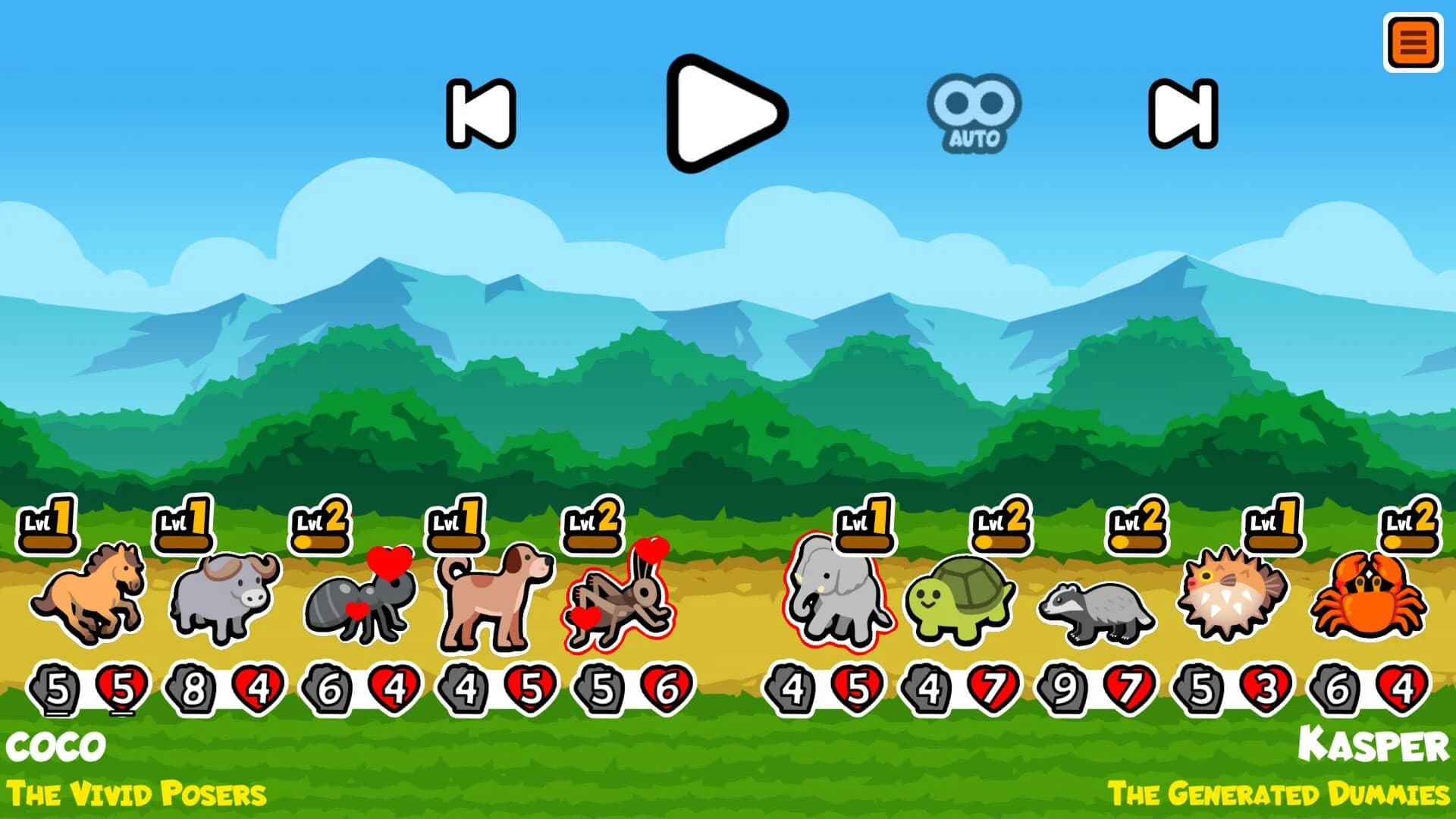Enable auto battle mode
This screenshot has height=819, width=1456.
[973, 110]
